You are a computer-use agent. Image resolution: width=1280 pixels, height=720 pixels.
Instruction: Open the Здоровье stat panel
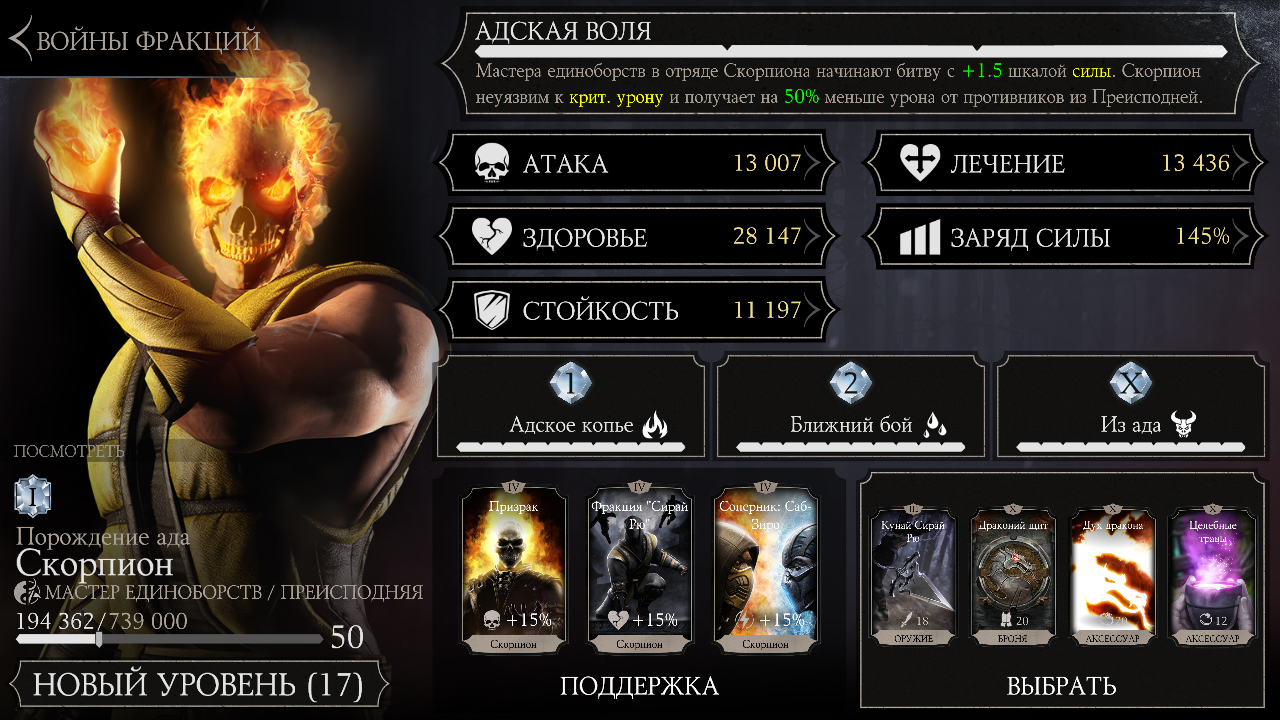point(637,238)
